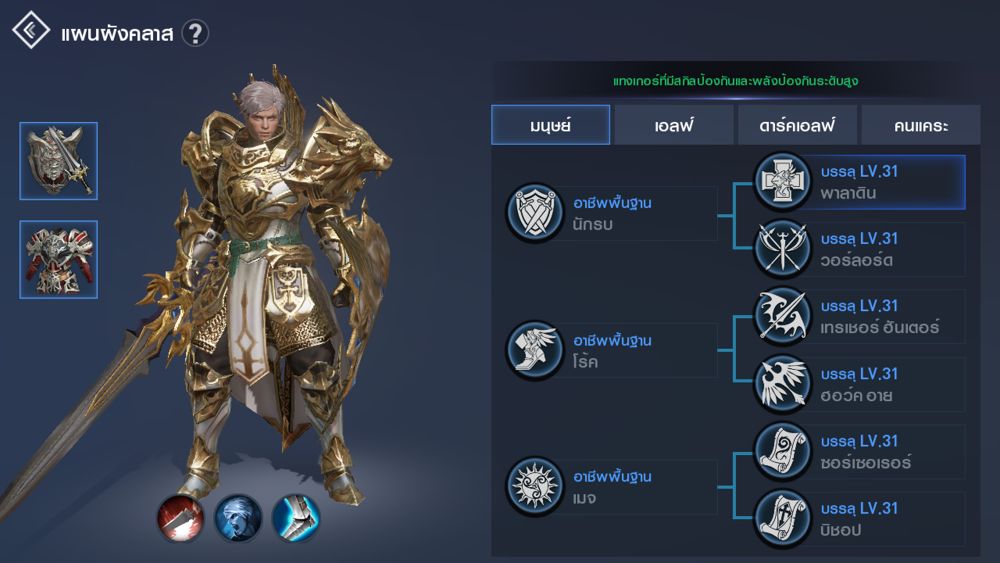Switch to the คนแคระ race tab

click(x=920, y=126)
